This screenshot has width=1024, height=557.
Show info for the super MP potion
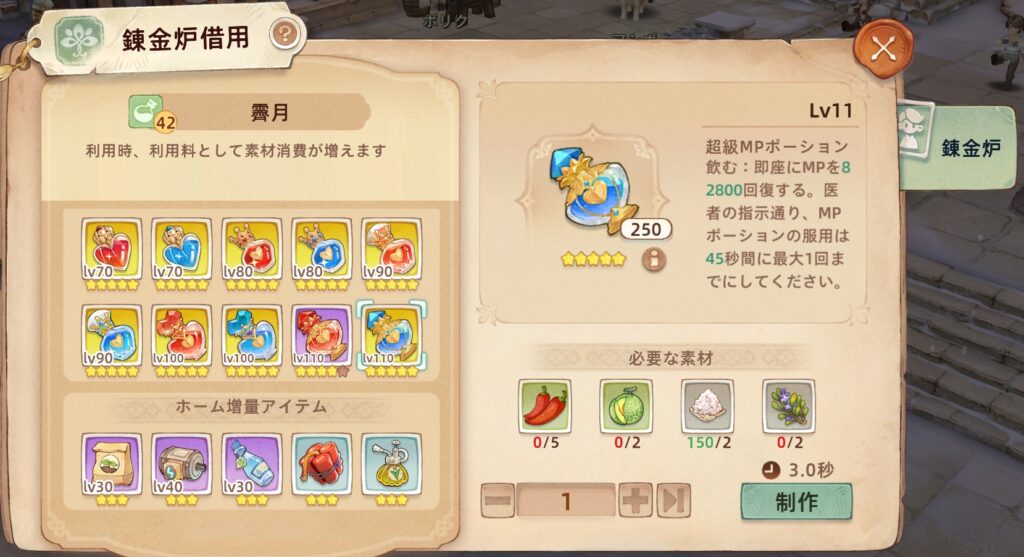coord(655,260)
